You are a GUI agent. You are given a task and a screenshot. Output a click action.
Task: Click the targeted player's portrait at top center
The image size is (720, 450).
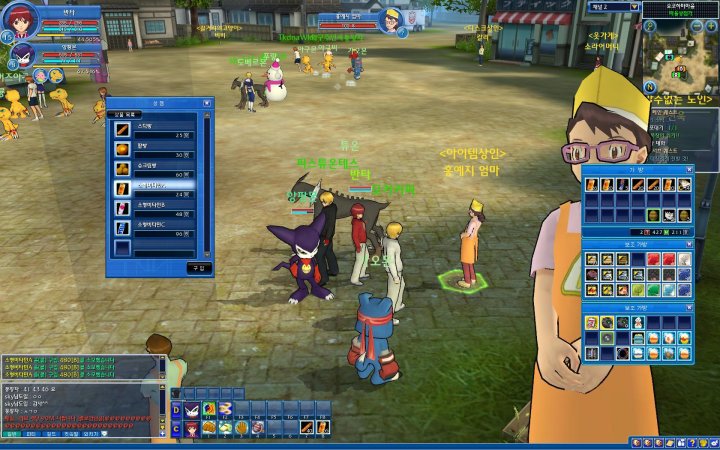tap(391, 18)
